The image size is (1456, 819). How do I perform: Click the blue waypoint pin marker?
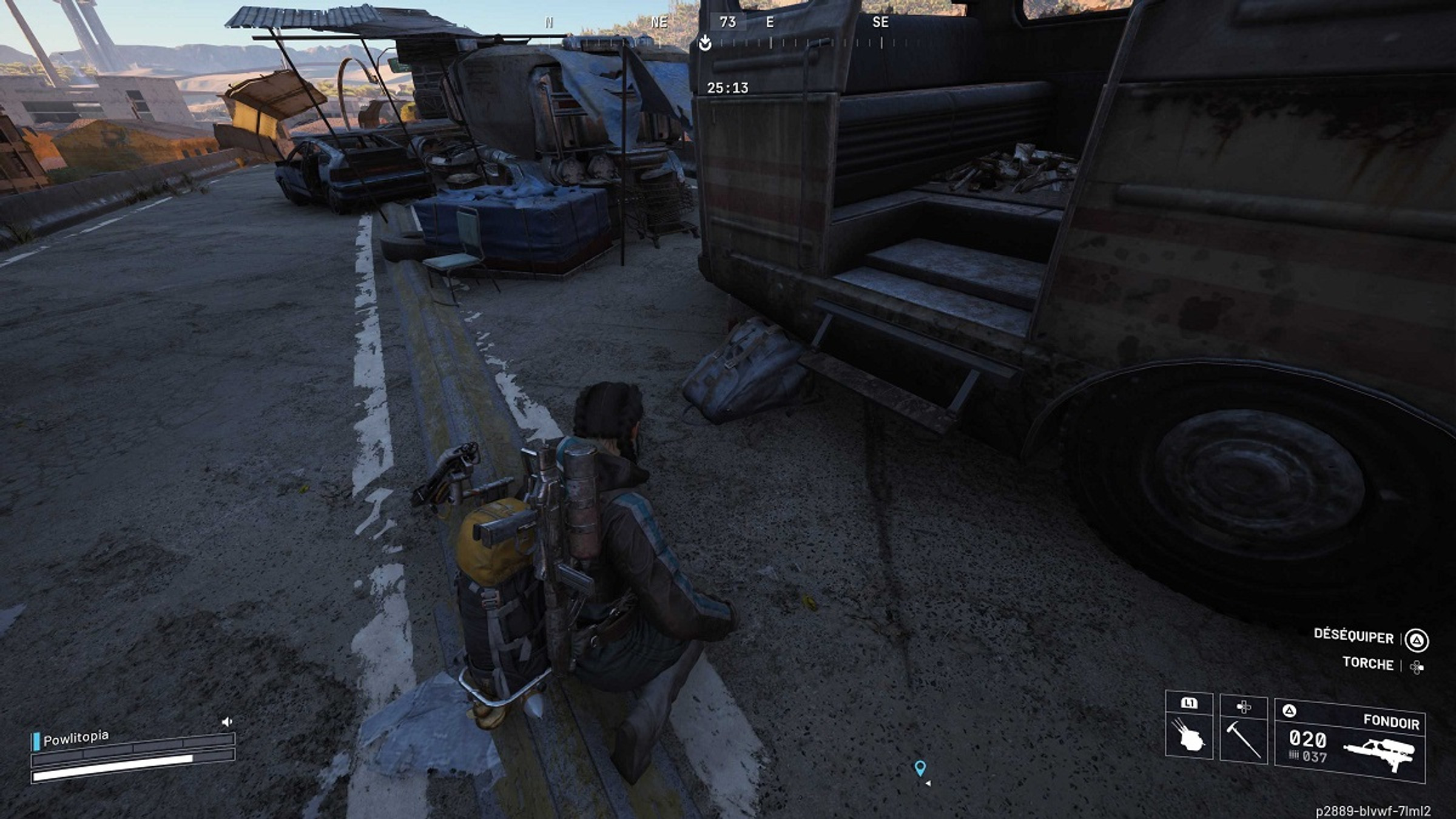[920, 768]
